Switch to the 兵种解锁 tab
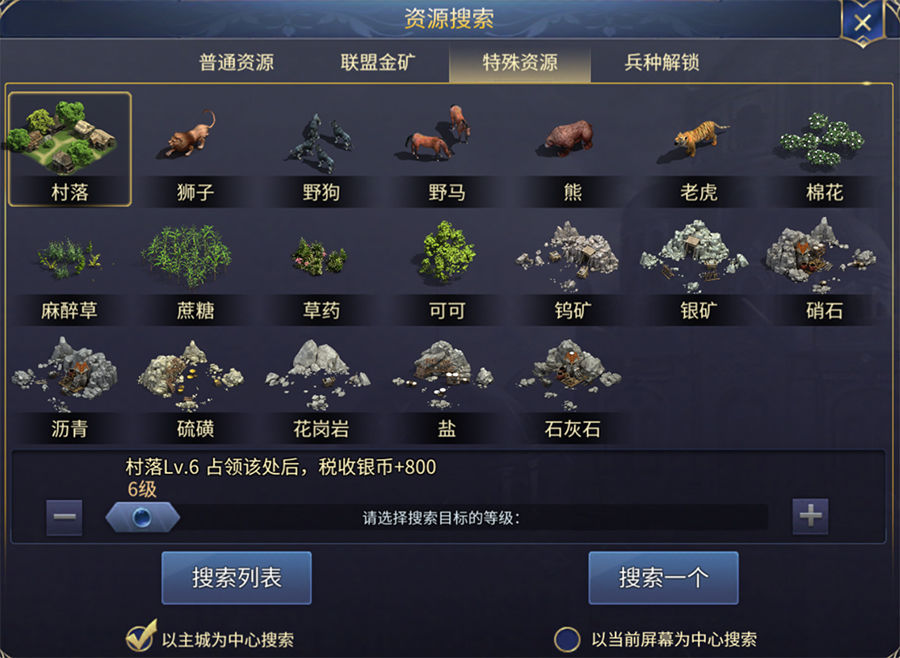 [x=661, y=62]
